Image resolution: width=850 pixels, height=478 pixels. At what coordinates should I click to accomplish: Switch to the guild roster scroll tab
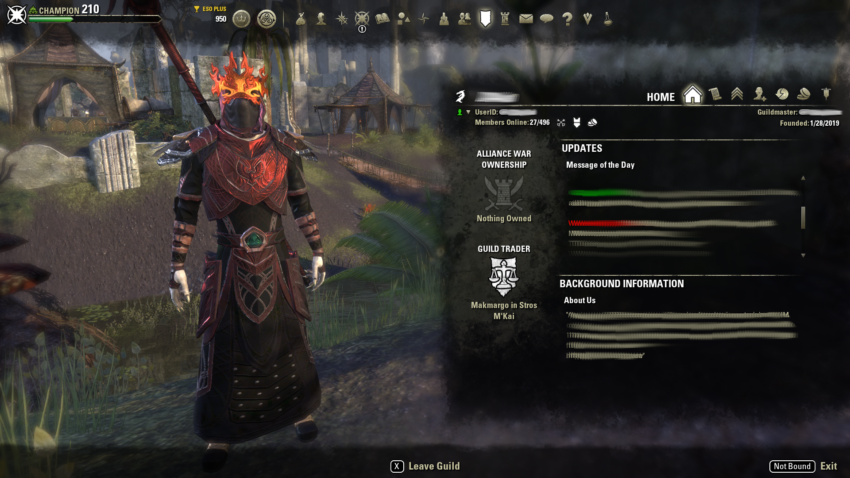coord(715,95)
